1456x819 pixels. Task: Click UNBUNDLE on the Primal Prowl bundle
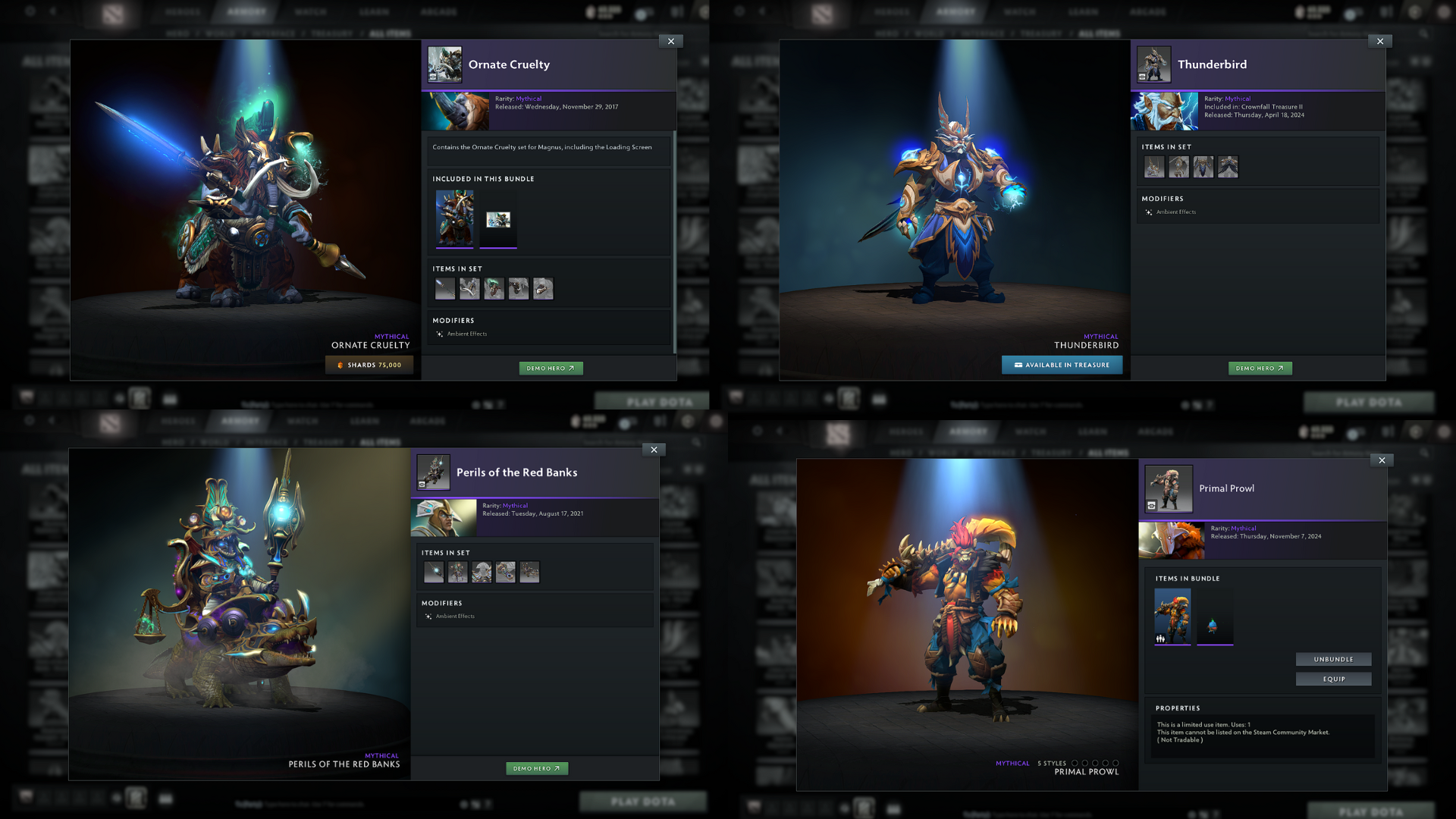point(1333,659)
